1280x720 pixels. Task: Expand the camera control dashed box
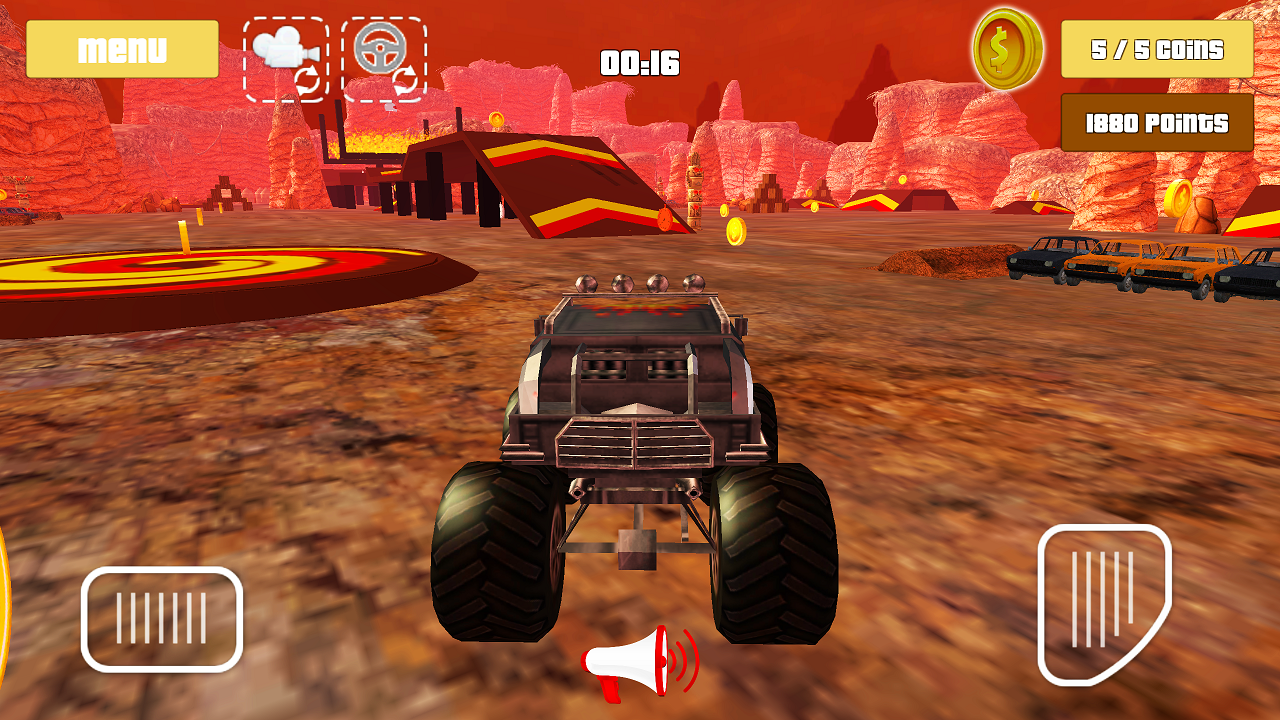point(287,55)
